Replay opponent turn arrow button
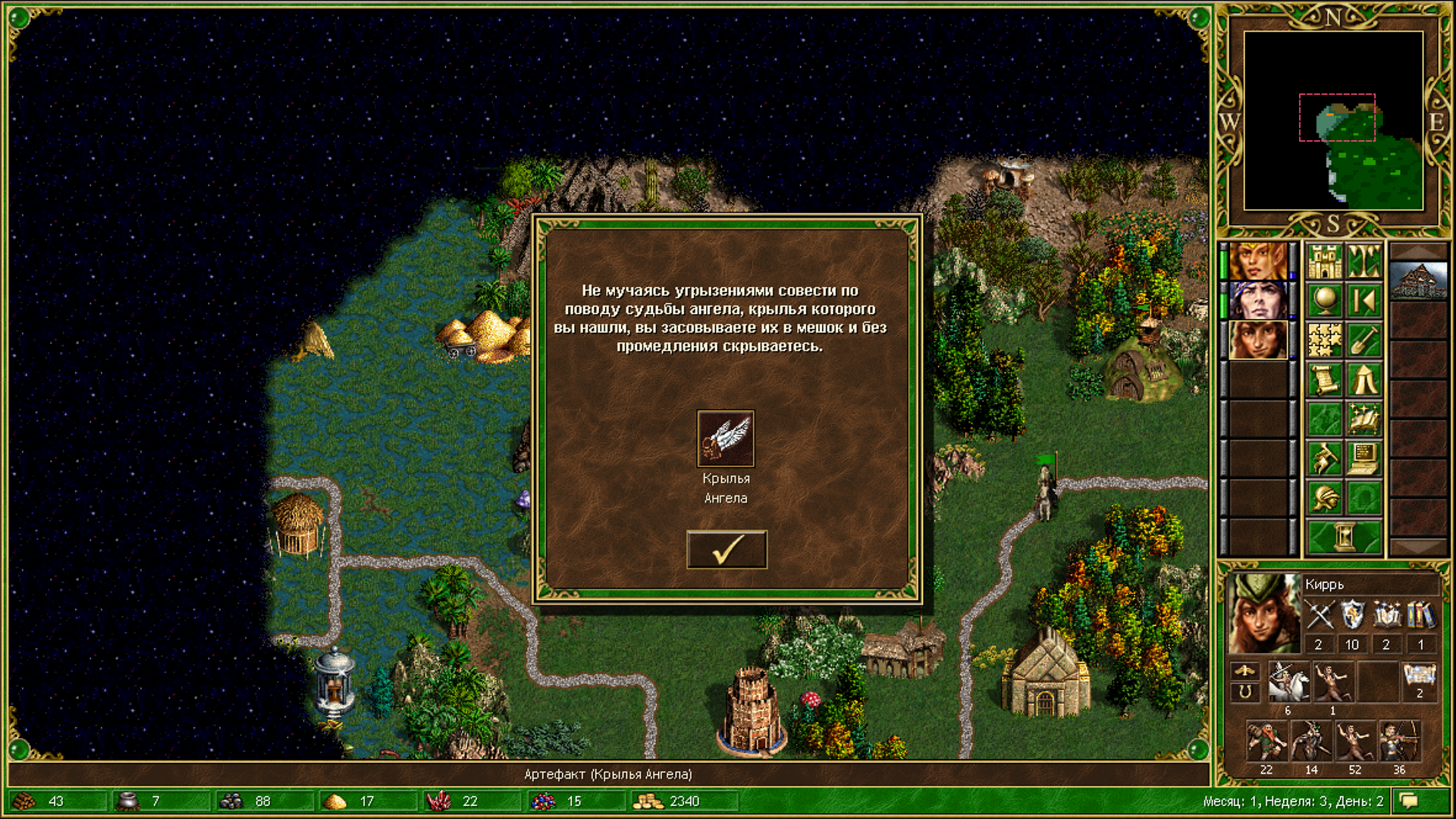Image resolution: width=1456 pixels, height=819 pixels. [1363, 301]
